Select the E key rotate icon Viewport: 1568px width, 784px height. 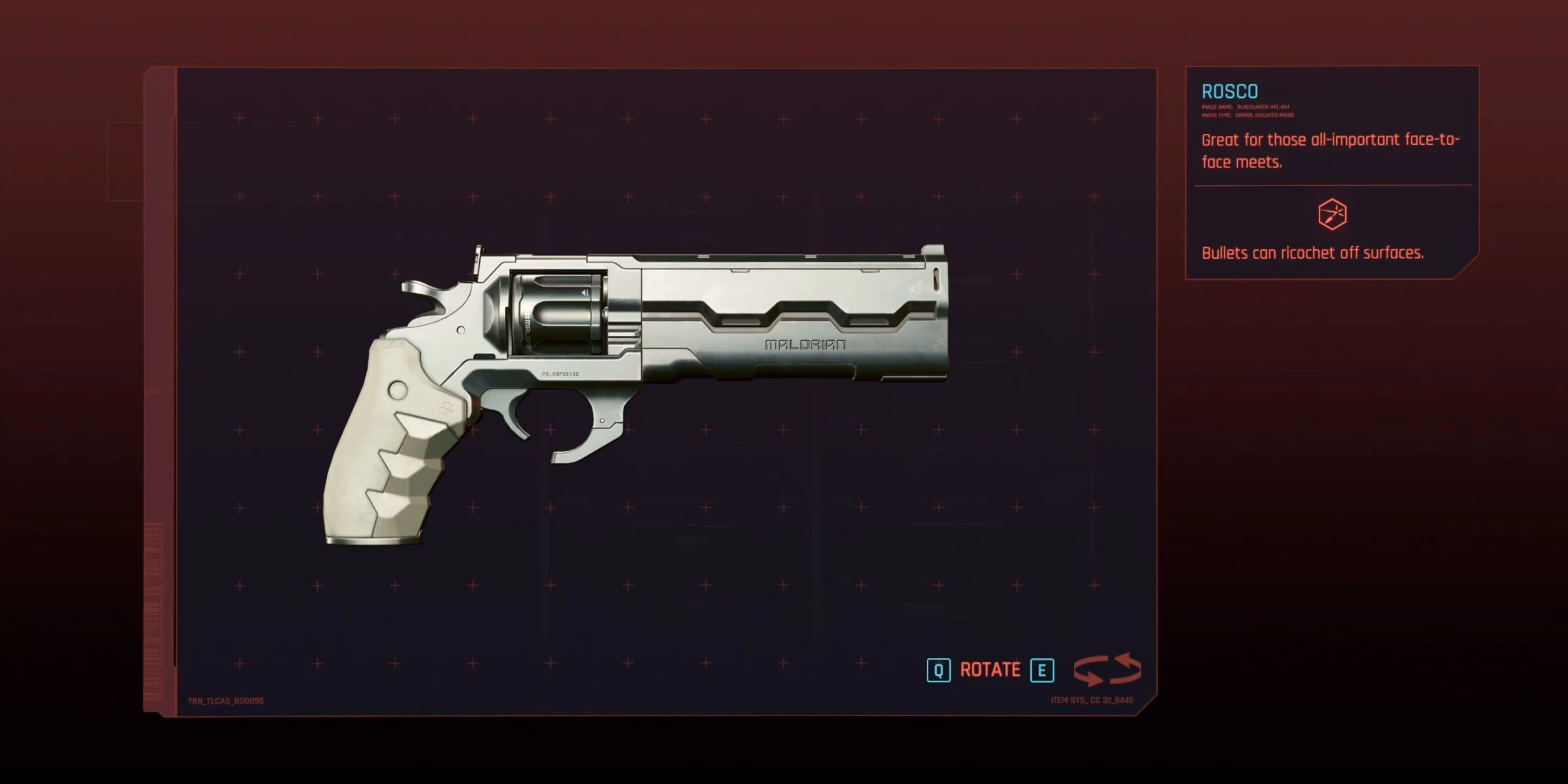click(1043, 670)
